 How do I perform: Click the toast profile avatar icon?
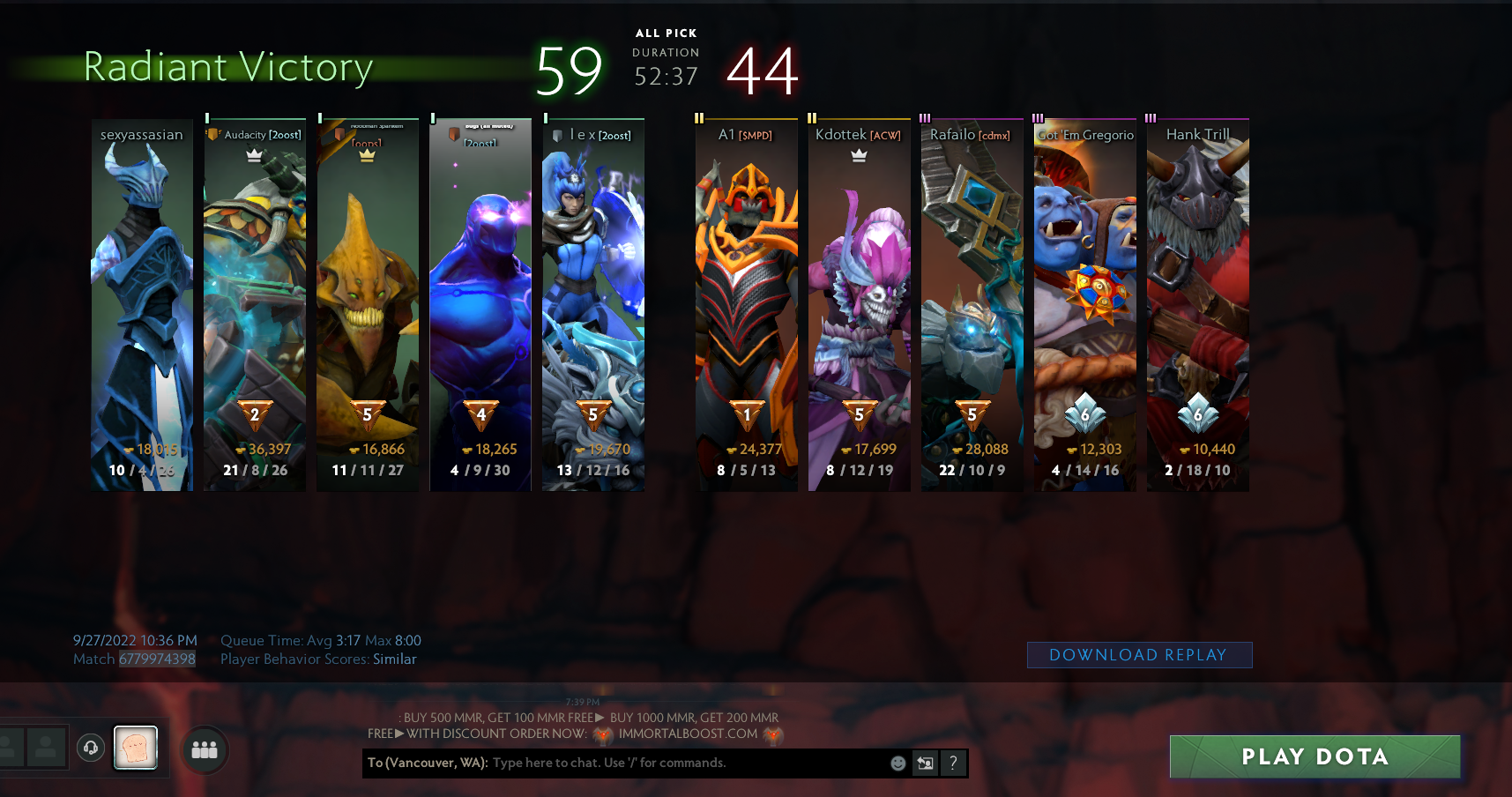pyautogui.click(x=136, y=747)
